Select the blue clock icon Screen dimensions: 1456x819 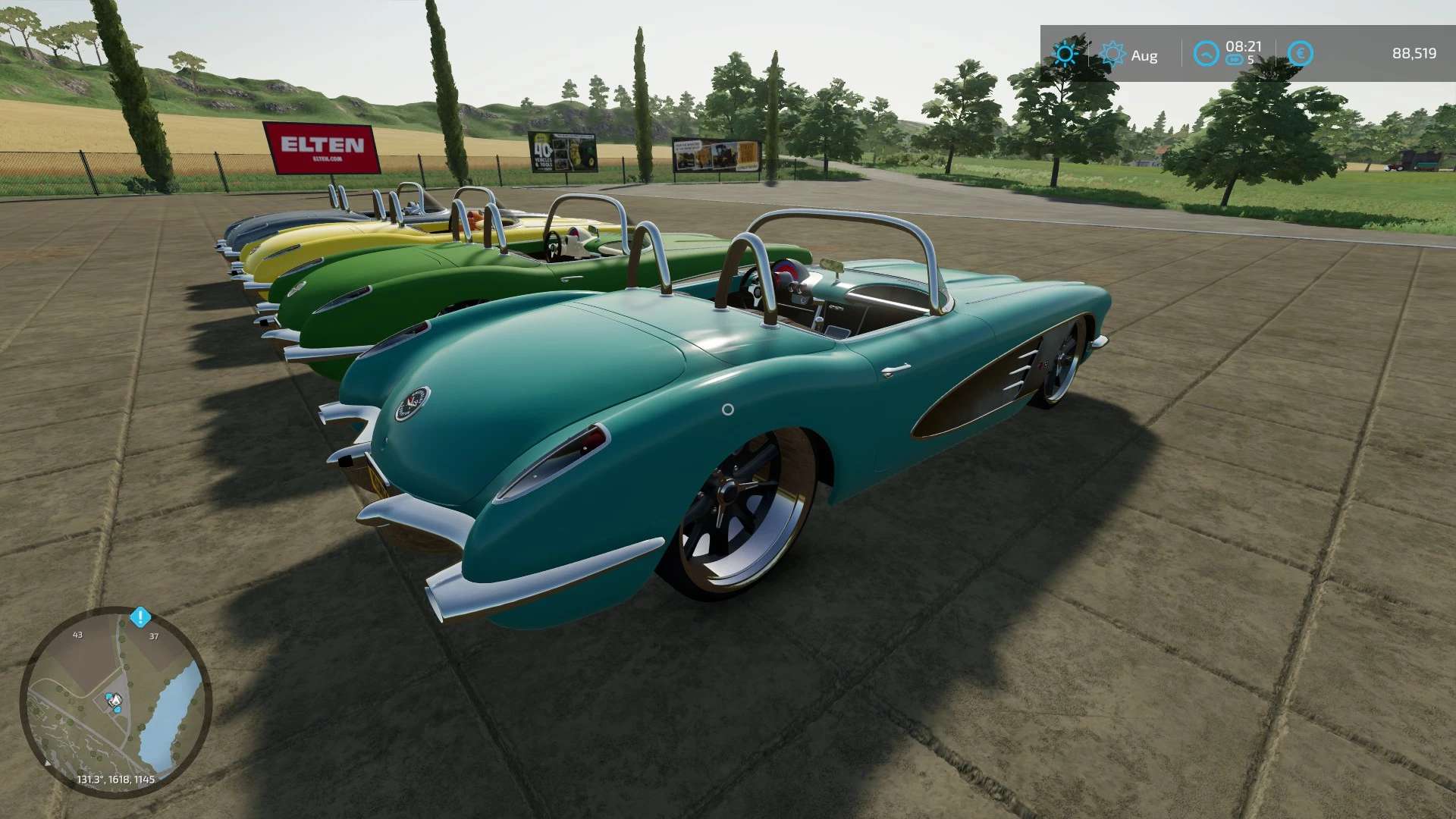[x=1206, y=54]
